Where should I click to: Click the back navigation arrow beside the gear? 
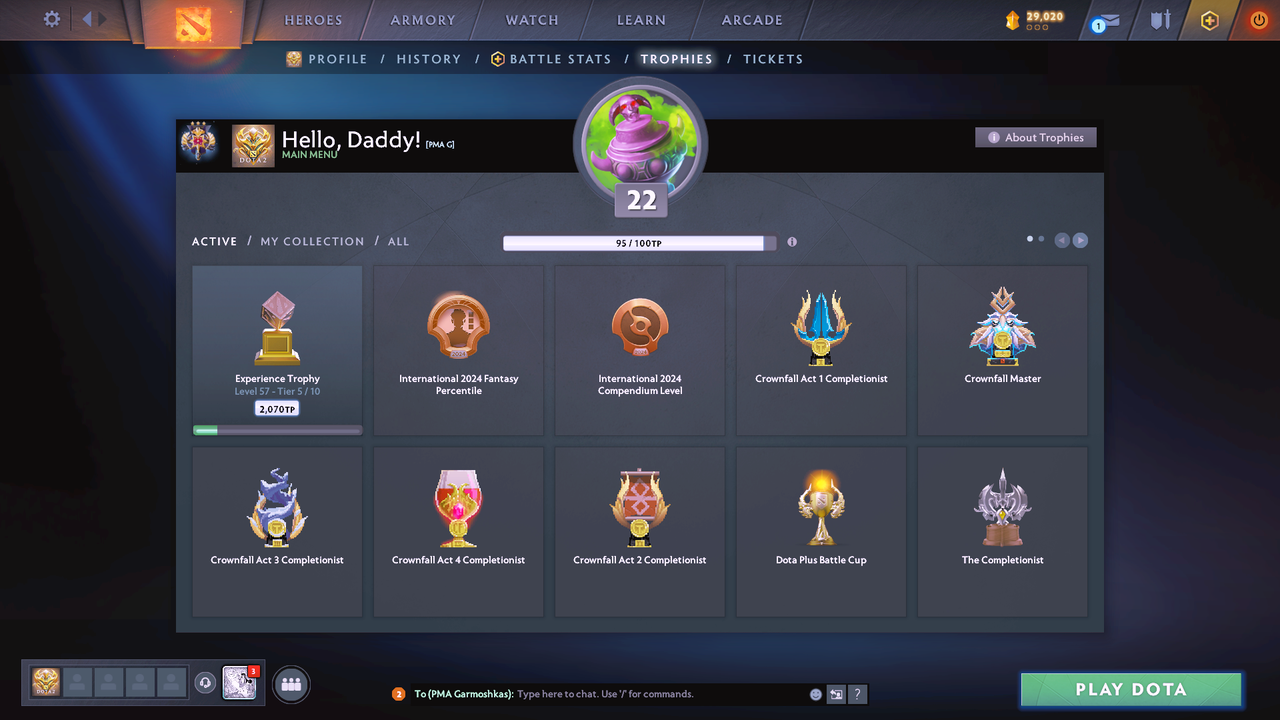pos(85,18)
